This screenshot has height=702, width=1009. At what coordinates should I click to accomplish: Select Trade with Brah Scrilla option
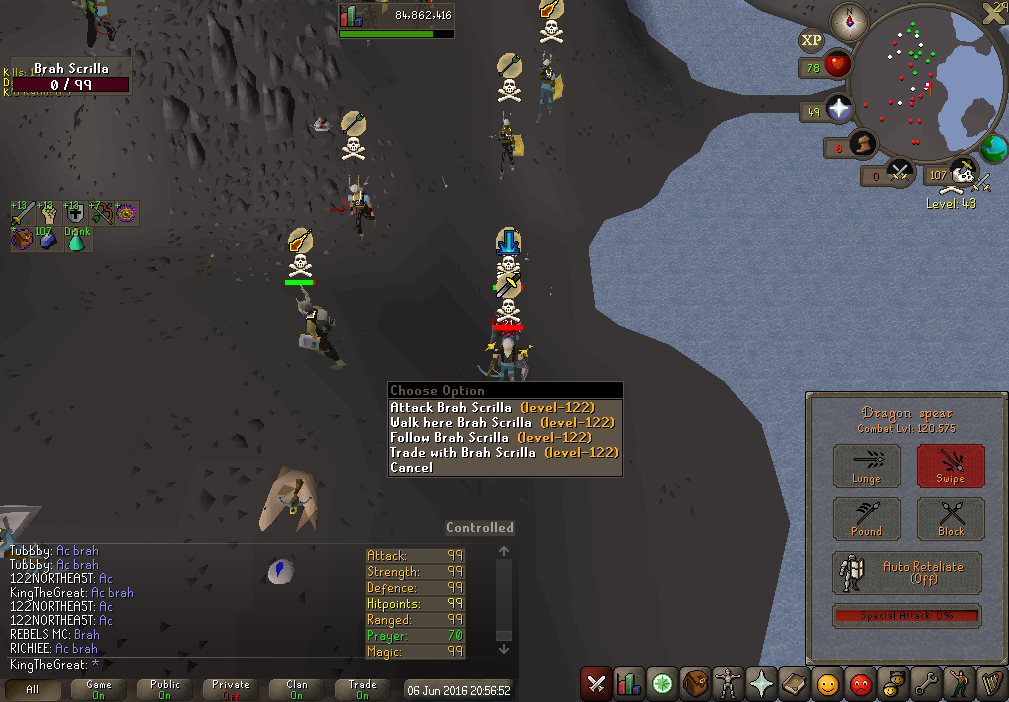pyautogui.click(x=504, y=453)
